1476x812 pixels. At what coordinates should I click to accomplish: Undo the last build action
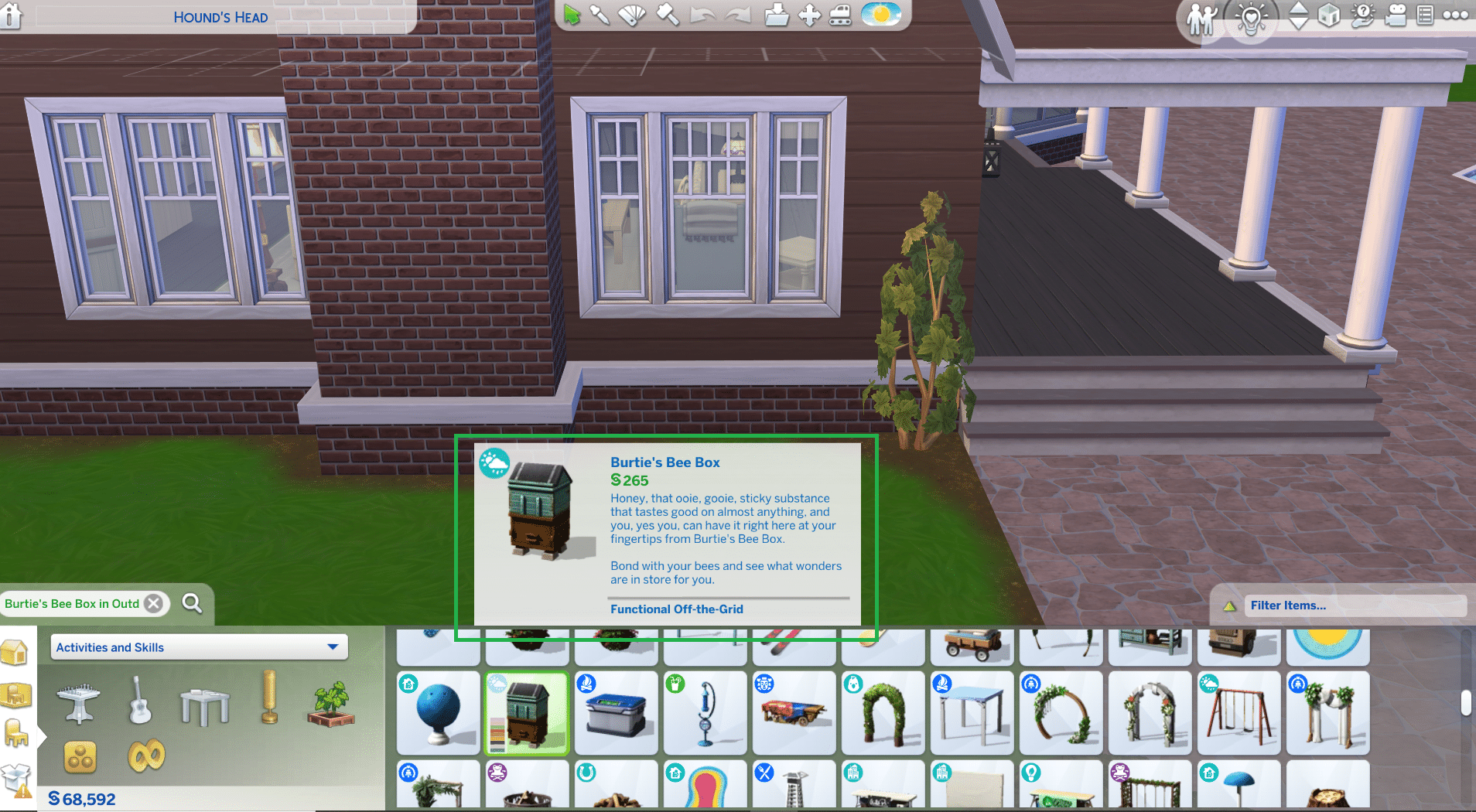click(x=703, y=15)
